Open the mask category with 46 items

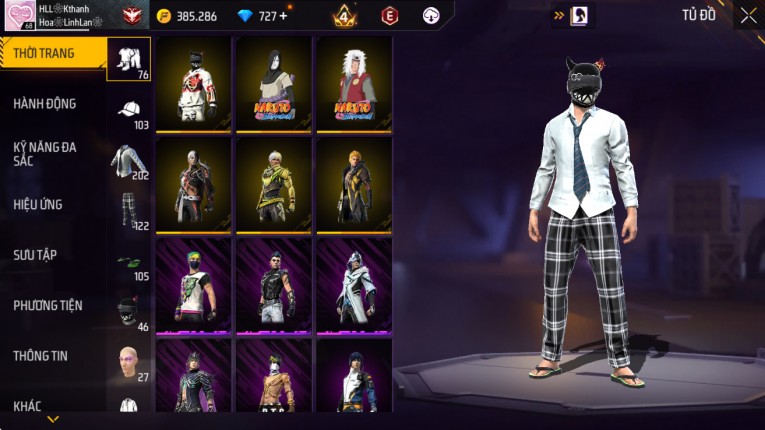click(129, 313)
